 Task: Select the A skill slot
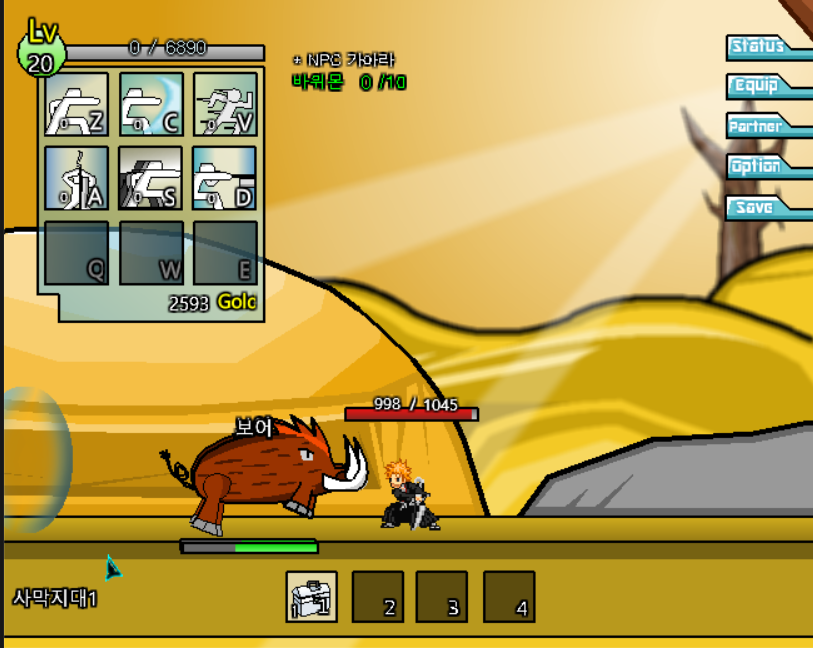77,178
